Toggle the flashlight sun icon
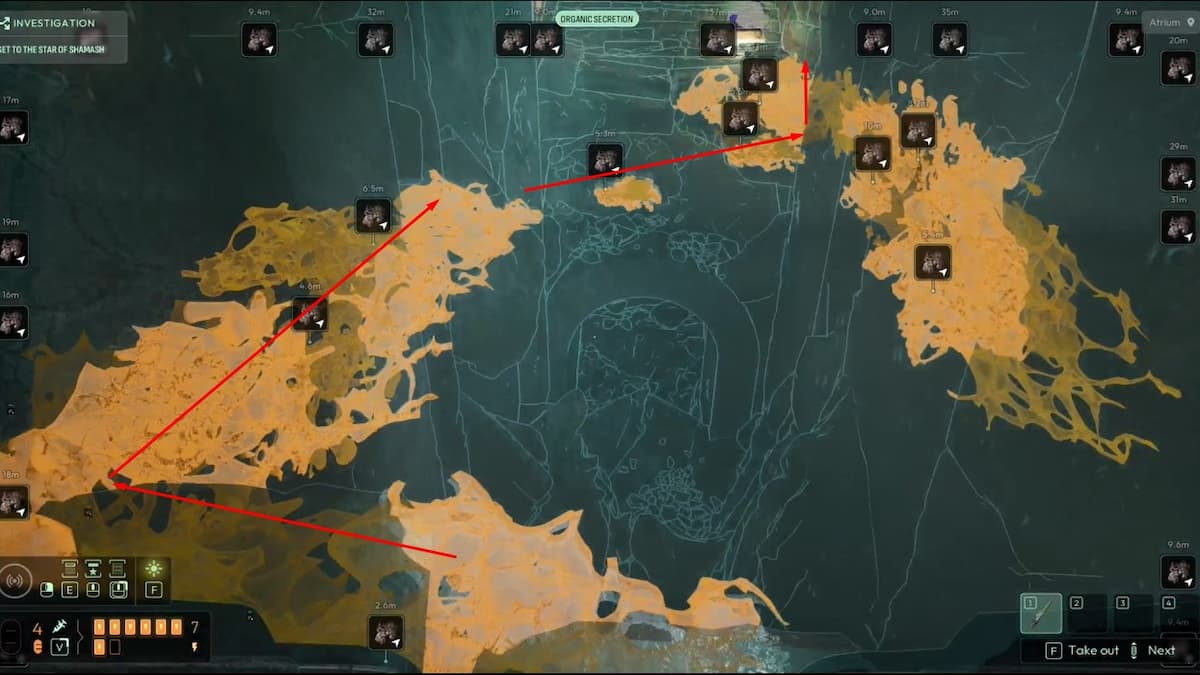Screen dimensions: 1200x675 tap(154, 569)
